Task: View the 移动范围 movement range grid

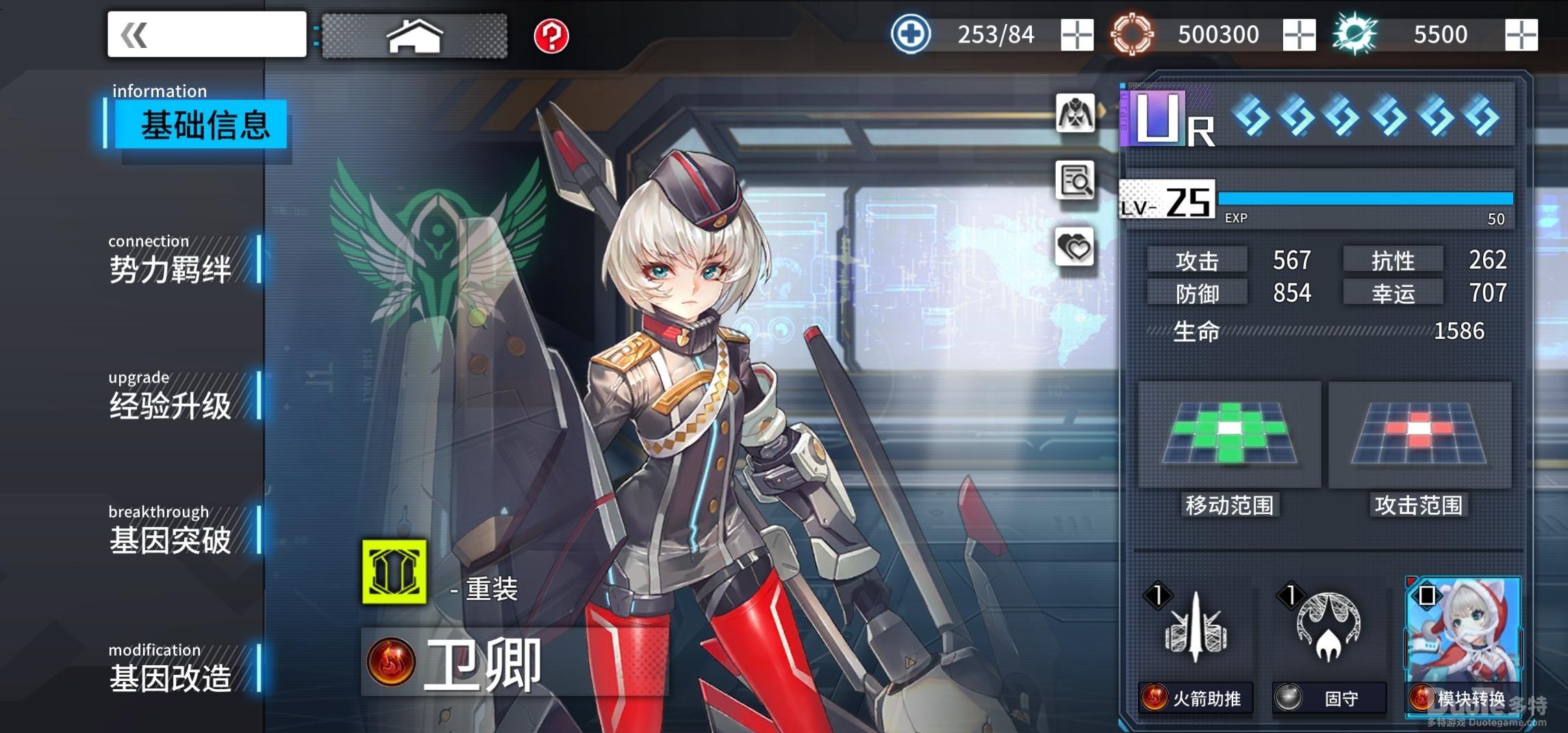Action: click(1229, 435)
